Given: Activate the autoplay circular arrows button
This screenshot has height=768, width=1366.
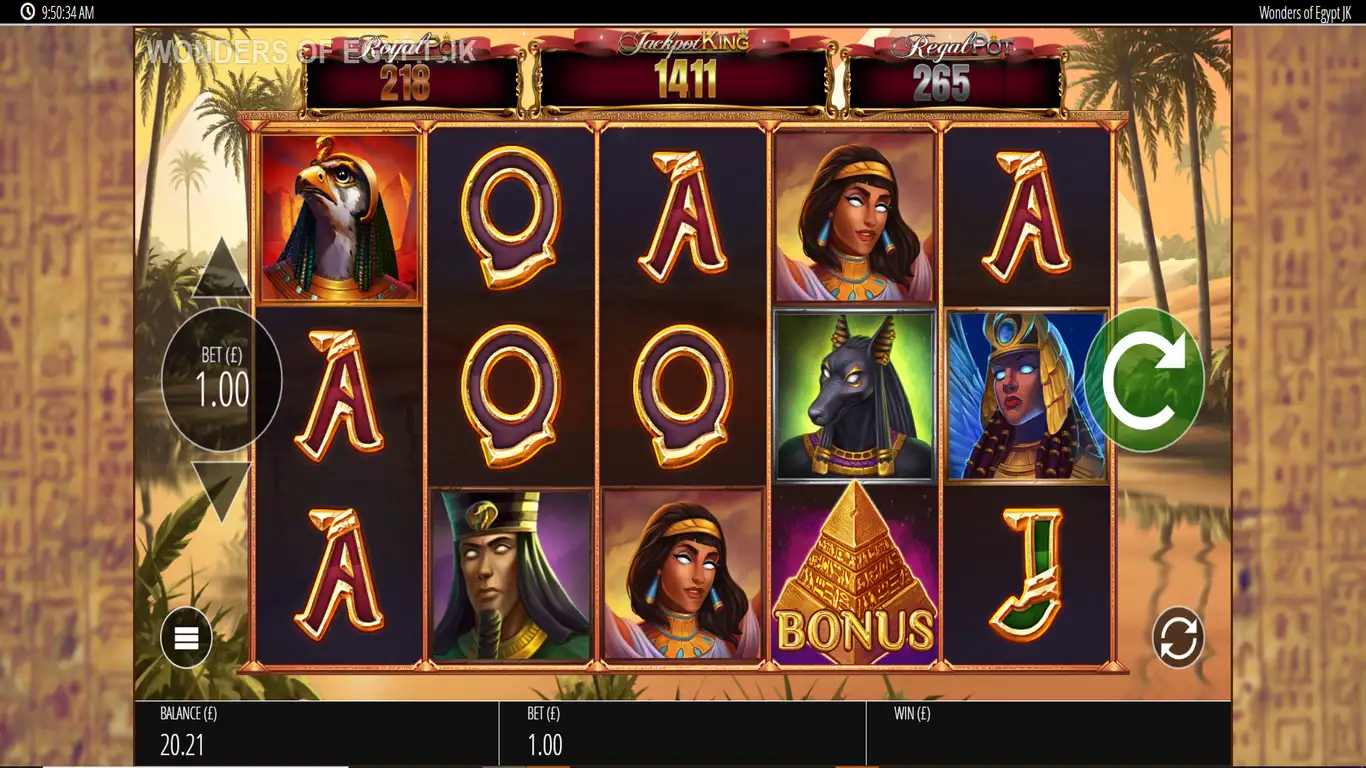Looking at the screenshot, I should (x=1177, y=638).
